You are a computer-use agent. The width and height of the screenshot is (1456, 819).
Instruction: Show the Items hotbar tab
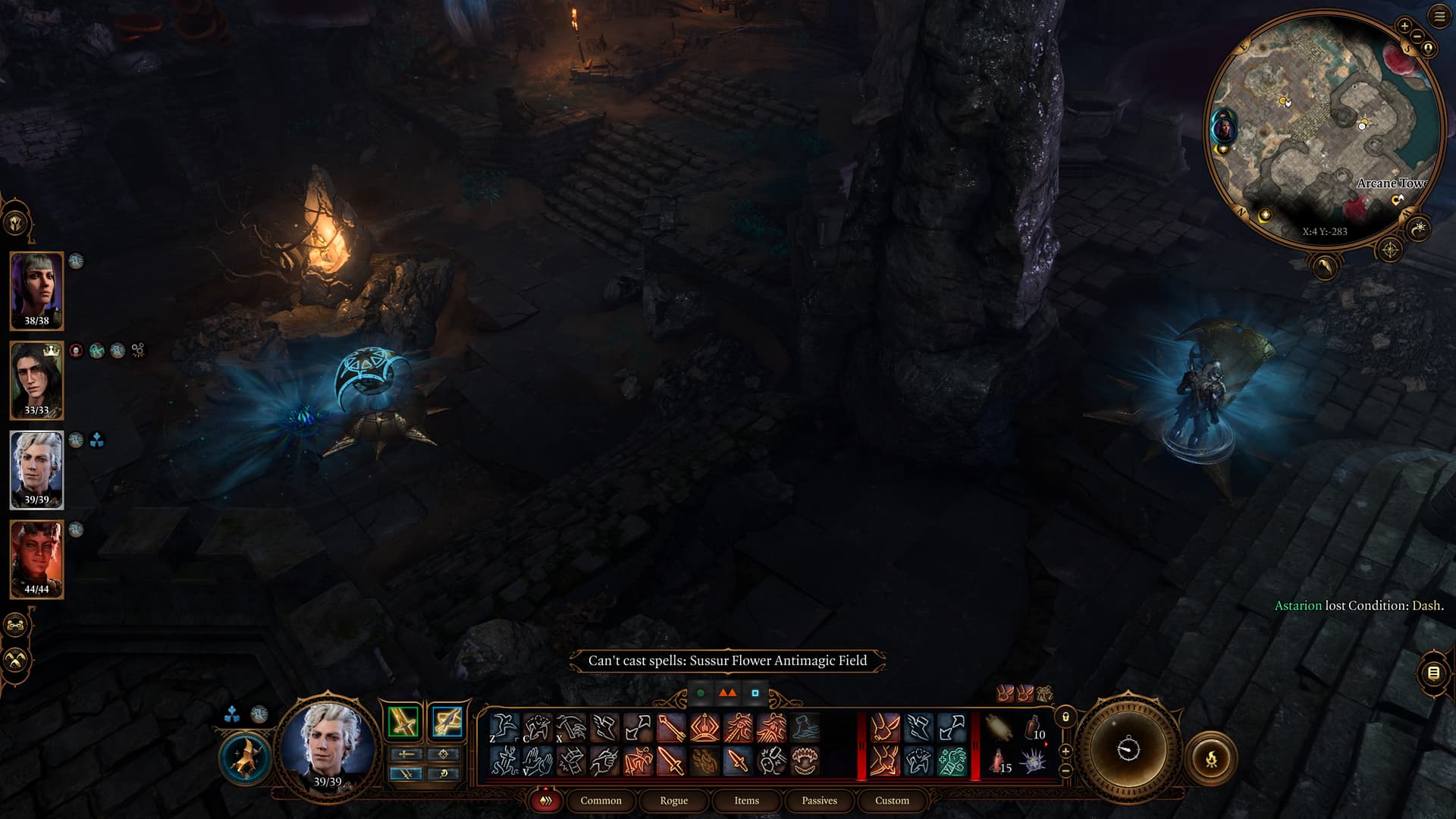tap(746, 800)
